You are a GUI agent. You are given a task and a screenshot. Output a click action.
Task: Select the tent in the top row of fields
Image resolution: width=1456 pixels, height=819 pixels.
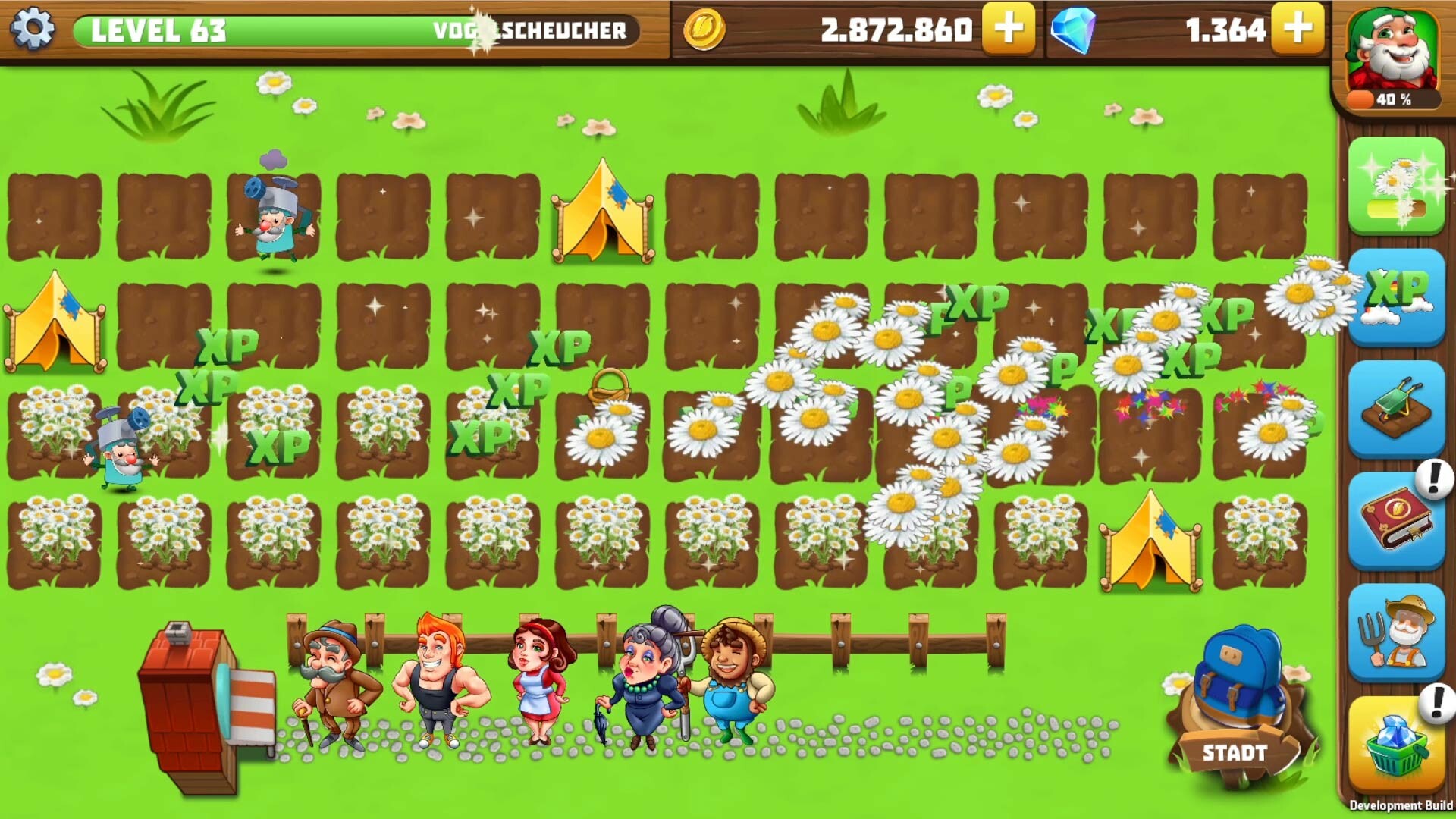click(603, 212)
